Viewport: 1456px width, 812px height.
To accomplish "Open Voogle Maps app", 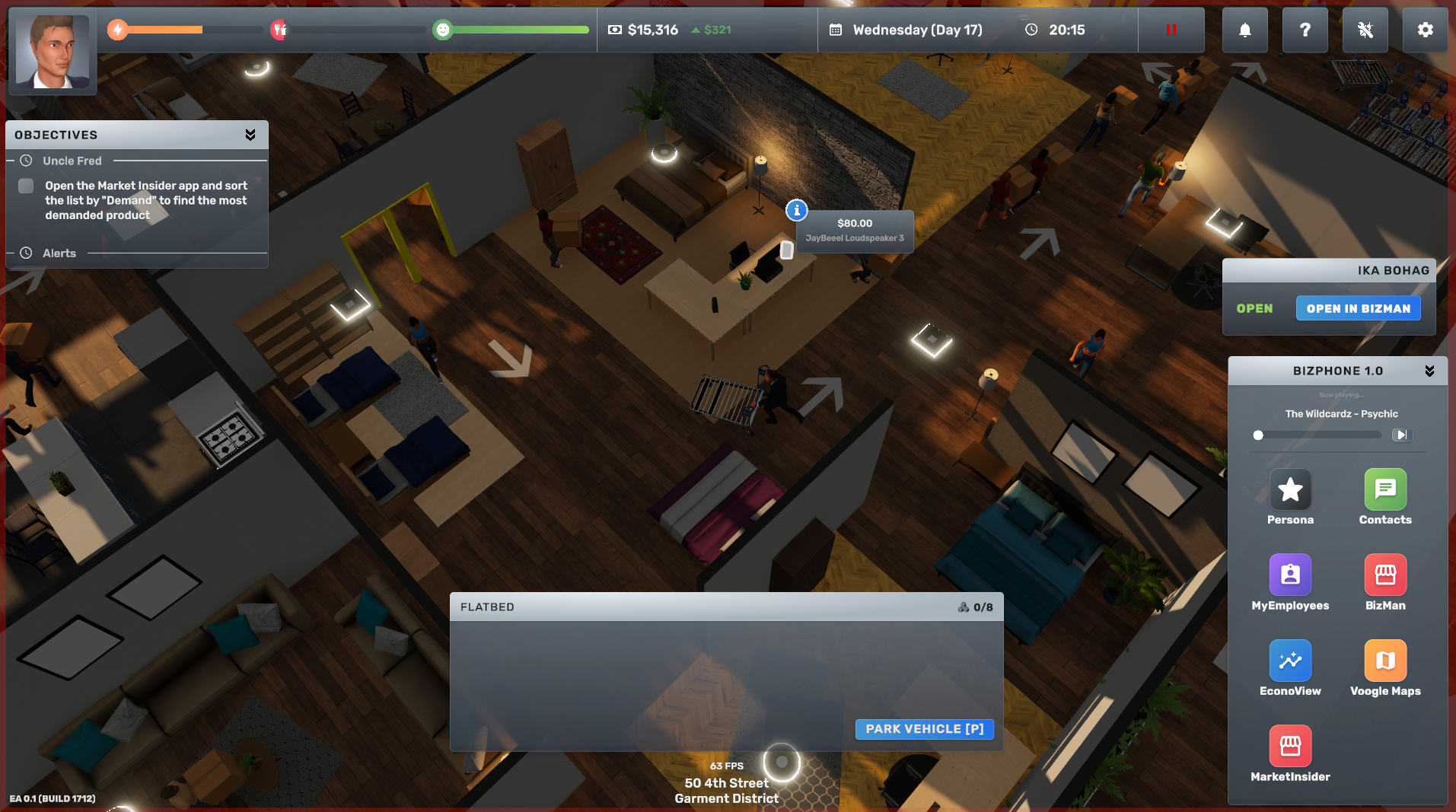I will (1385, 661).
